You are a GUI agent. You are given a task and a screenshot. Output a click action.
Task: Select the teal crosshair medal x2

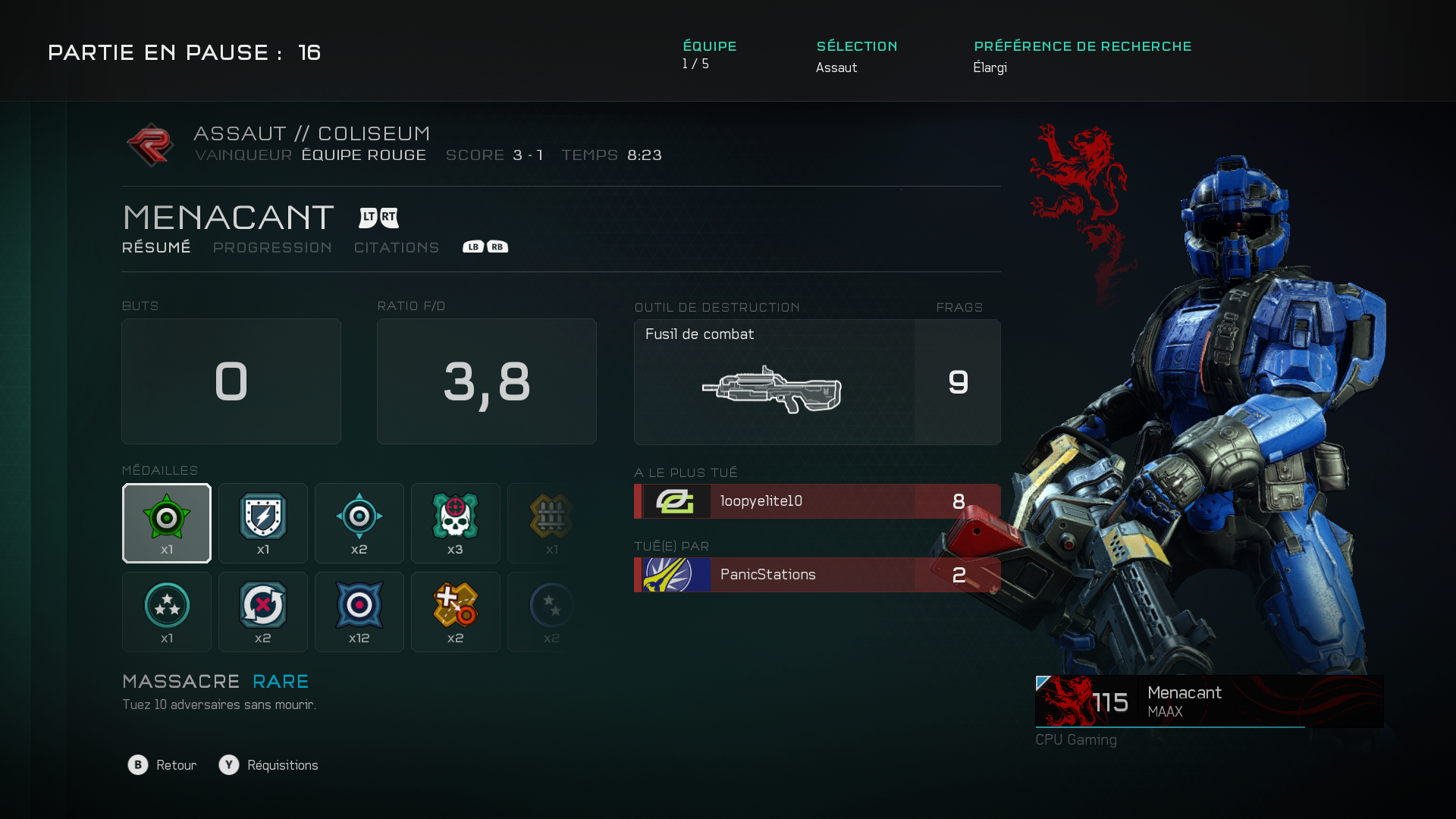point(359,523)
